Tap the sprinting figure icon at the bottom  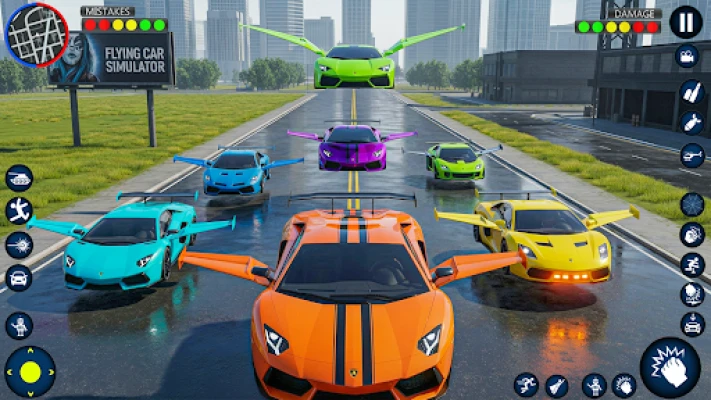click(x=526, y=385)
